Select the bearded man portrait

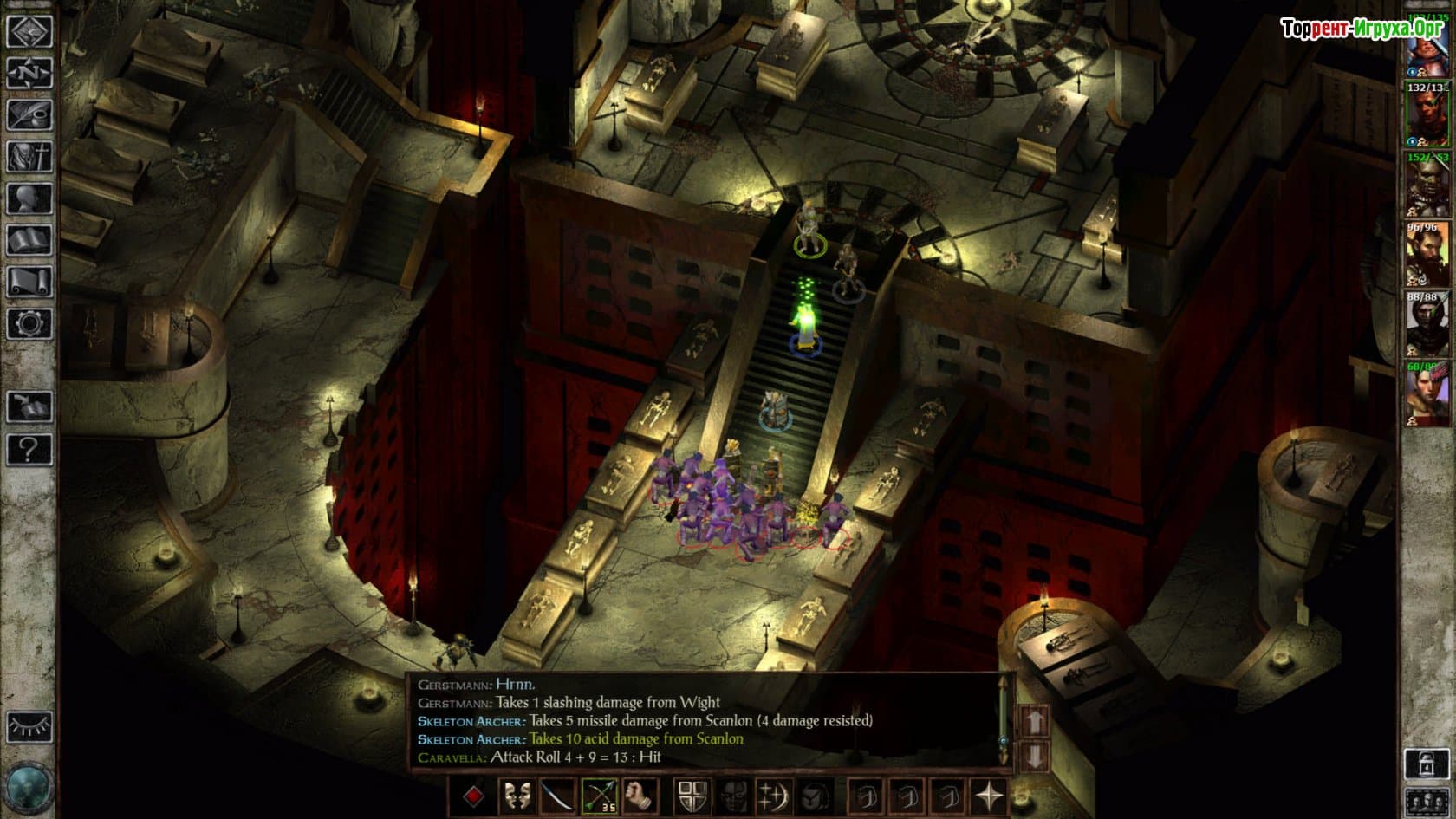click(1427, 255)
